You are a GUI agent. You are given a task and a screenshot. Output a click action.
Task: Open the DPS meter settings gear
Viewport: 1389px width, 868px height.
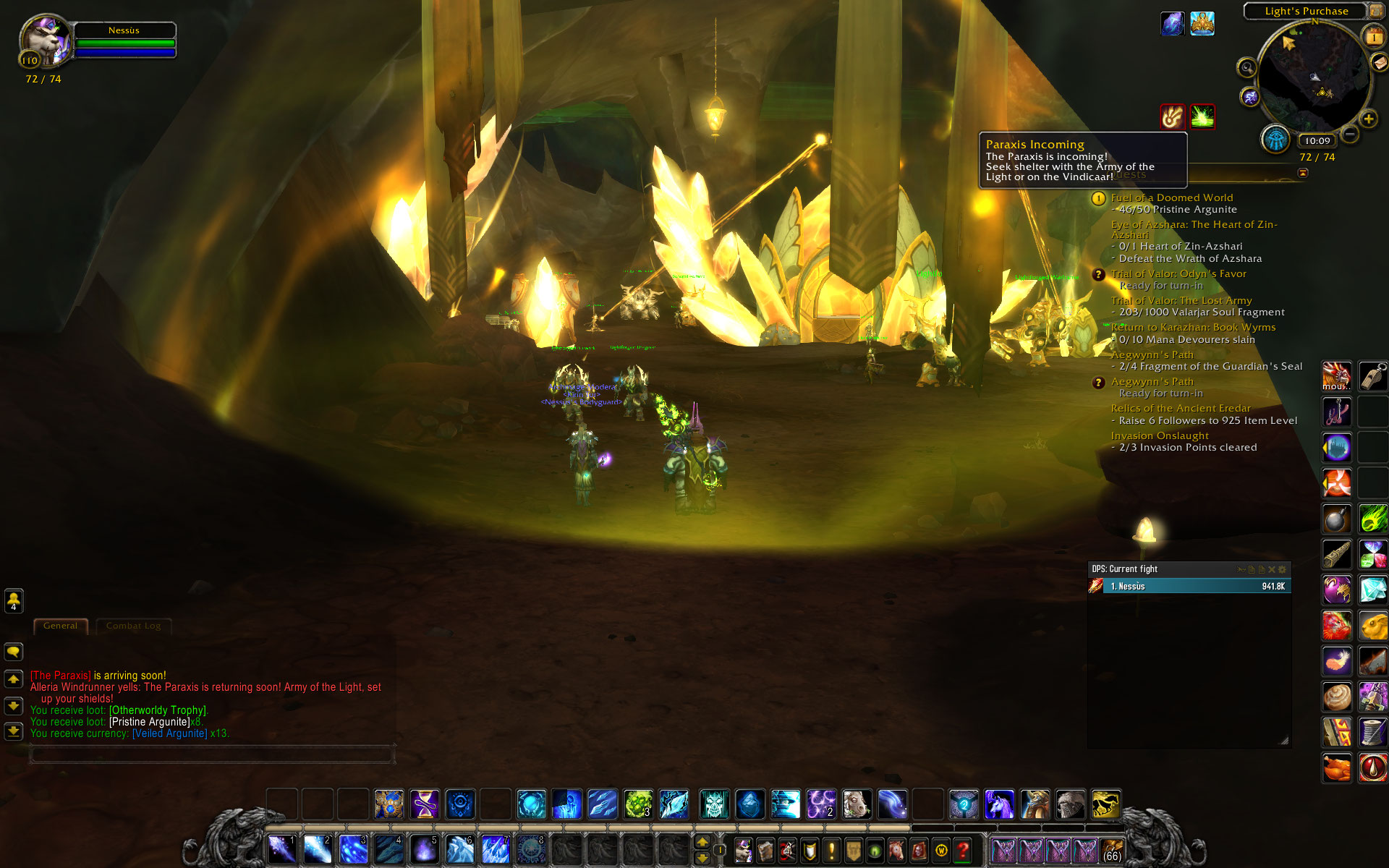1283,569
